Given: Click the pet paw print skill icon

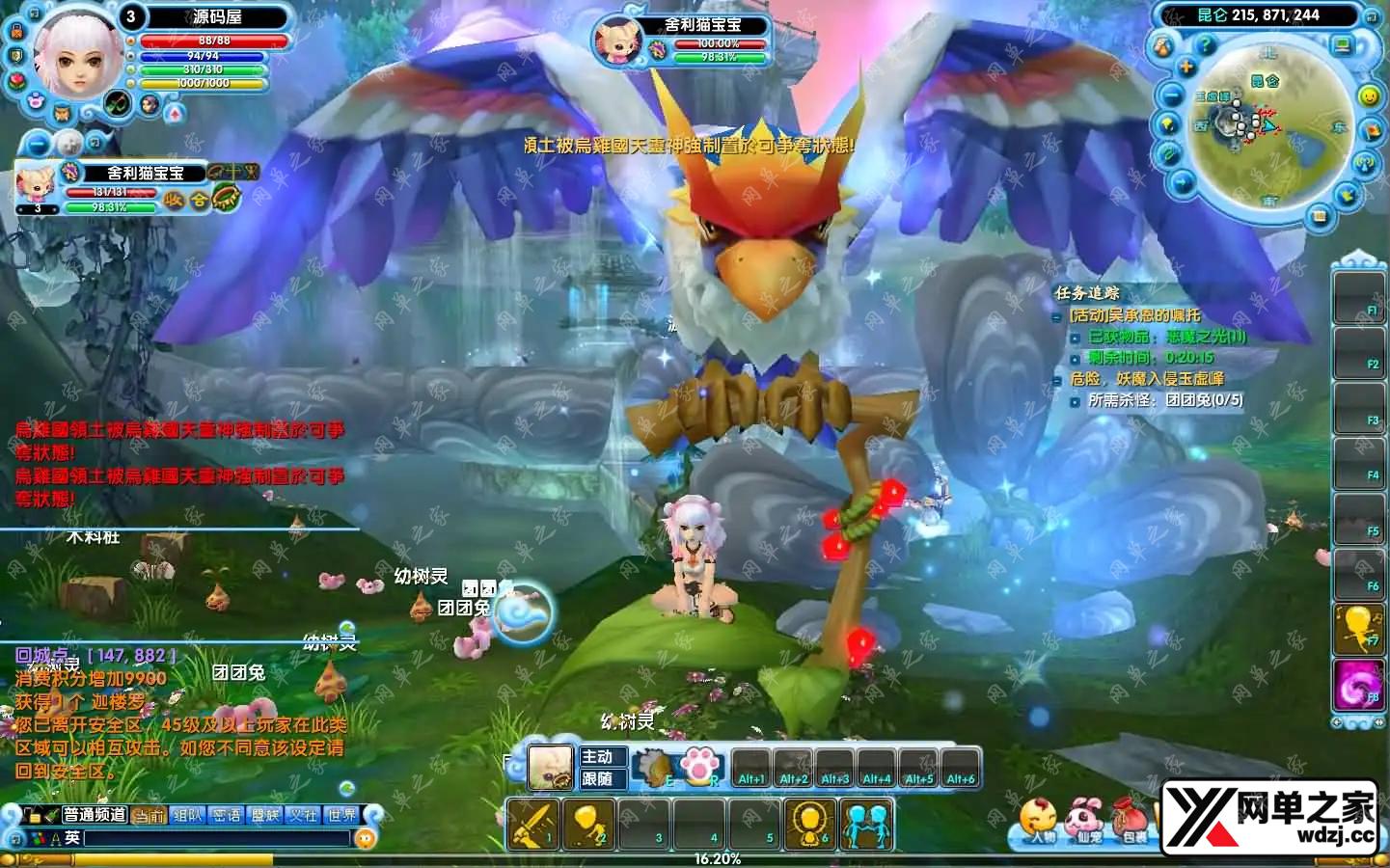Looking at the screenshot, I should click(x=698, y=767).
